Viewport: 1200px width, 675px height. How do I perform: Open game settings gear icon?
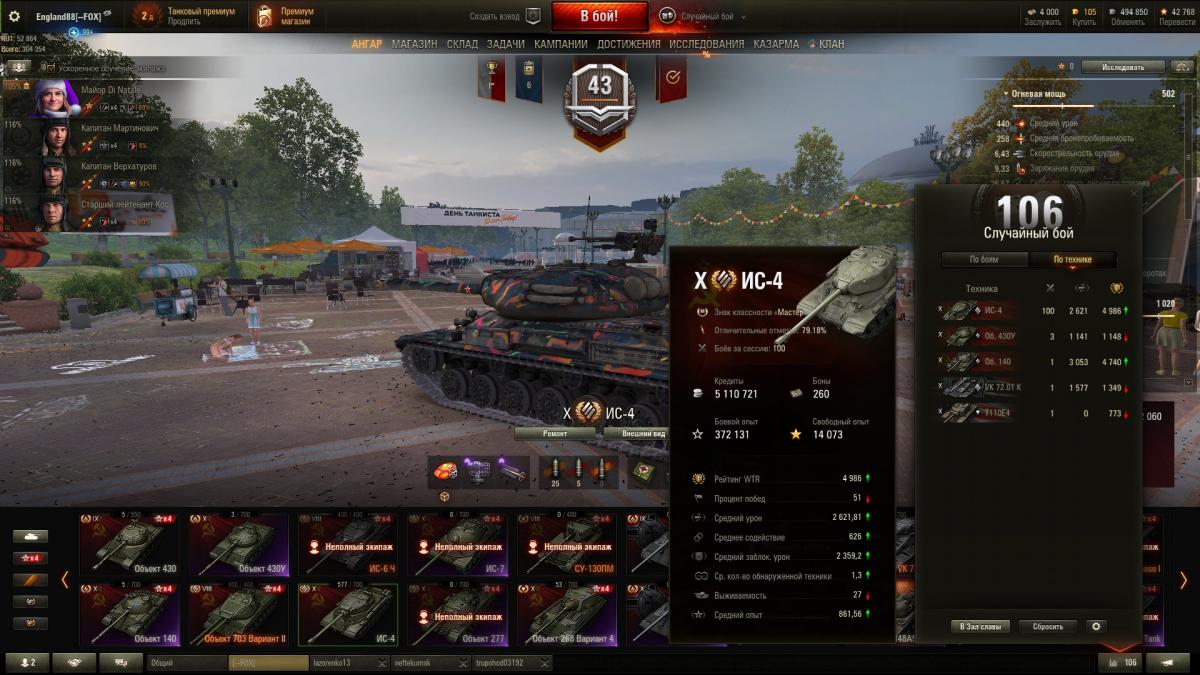[14, 16]
